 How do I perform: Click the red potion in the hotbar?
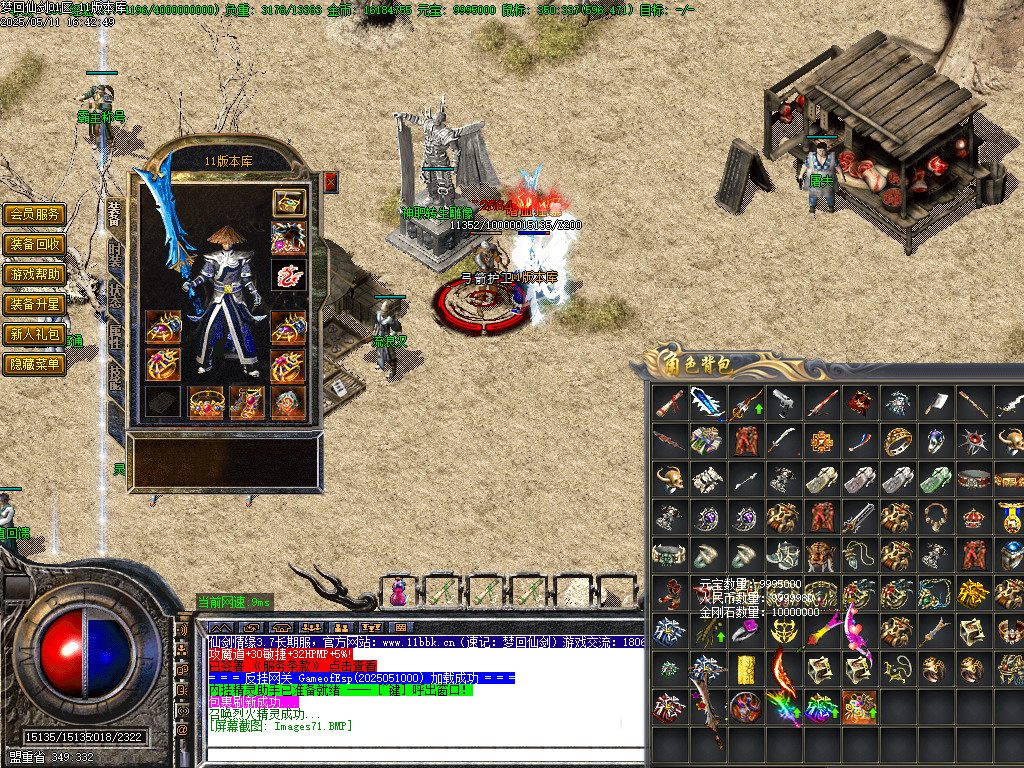[398, 592]
